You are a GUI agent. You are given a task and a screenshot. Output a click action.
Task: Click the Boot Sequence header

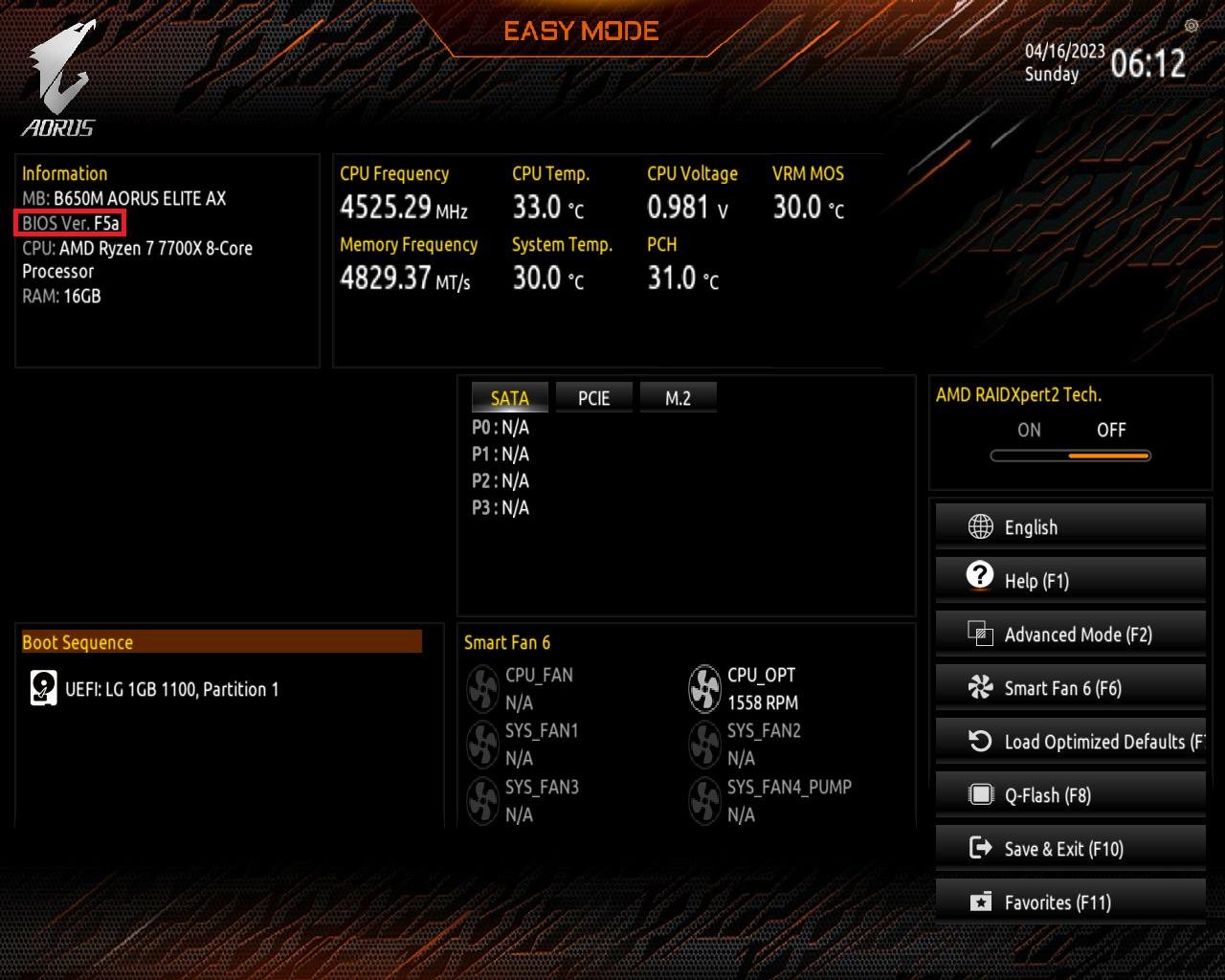(x=221, y=642)
